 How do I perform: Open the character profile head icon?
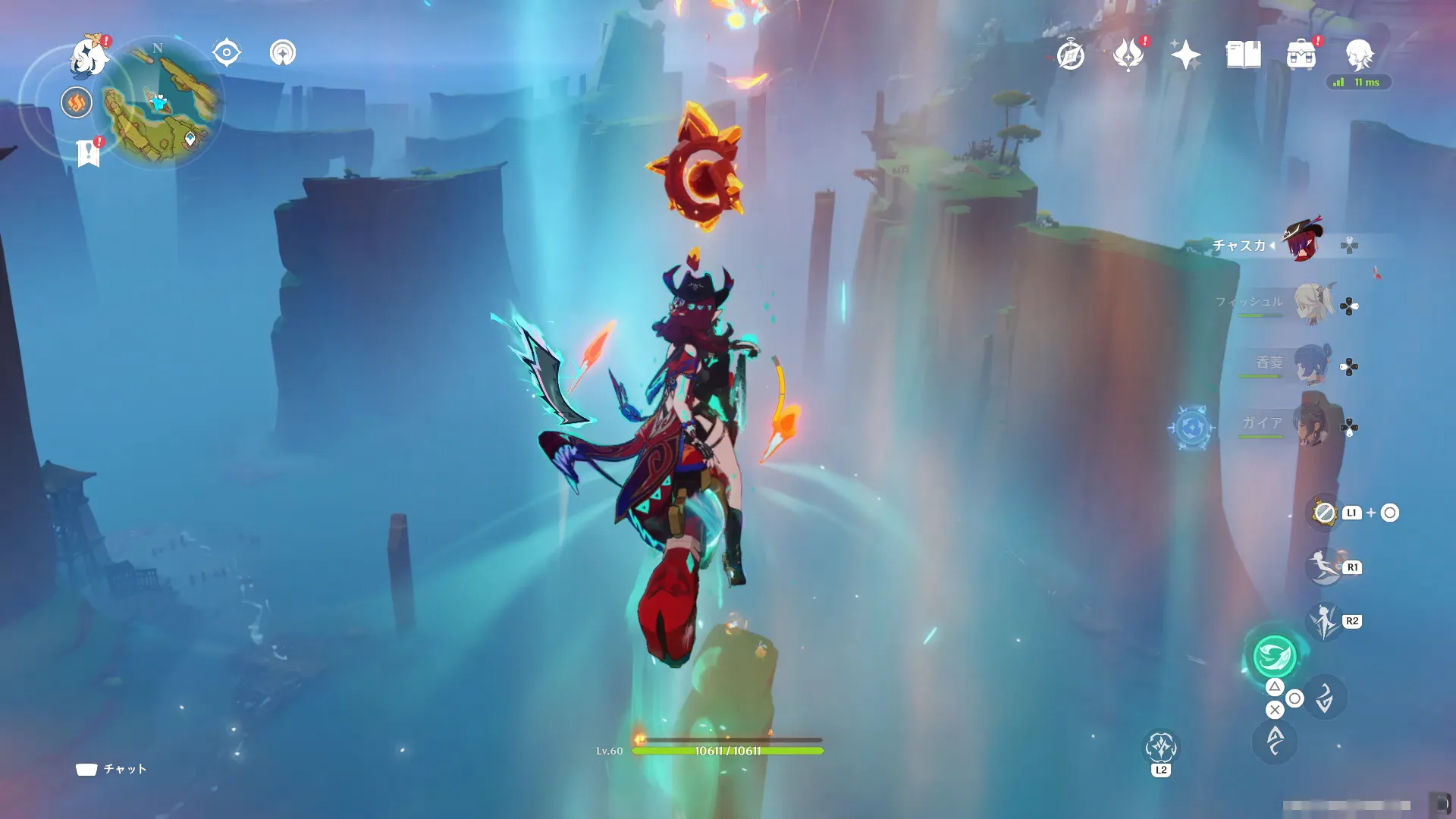1359,55
